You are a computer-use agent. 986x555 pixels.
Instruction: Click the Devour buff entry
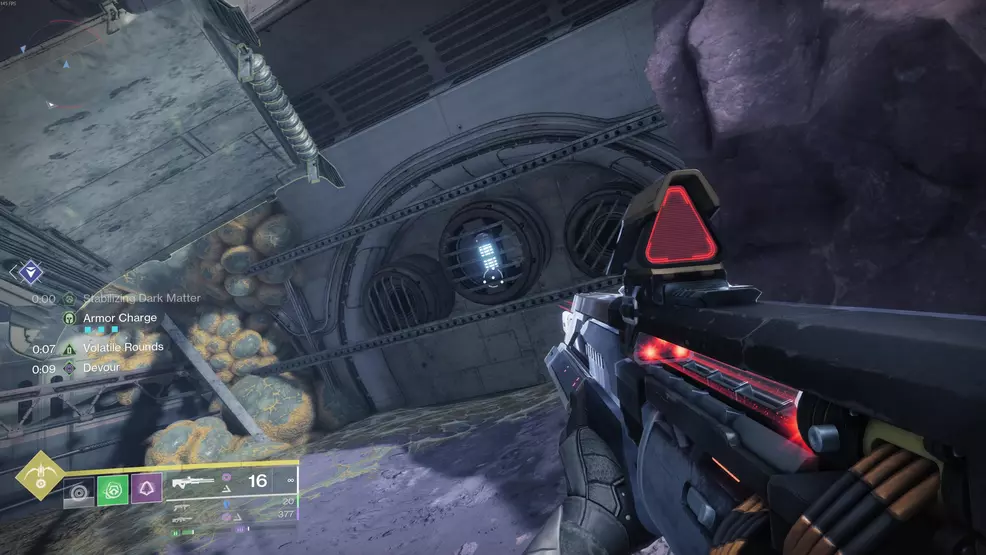pyautogui.click(x=101, y=368)
